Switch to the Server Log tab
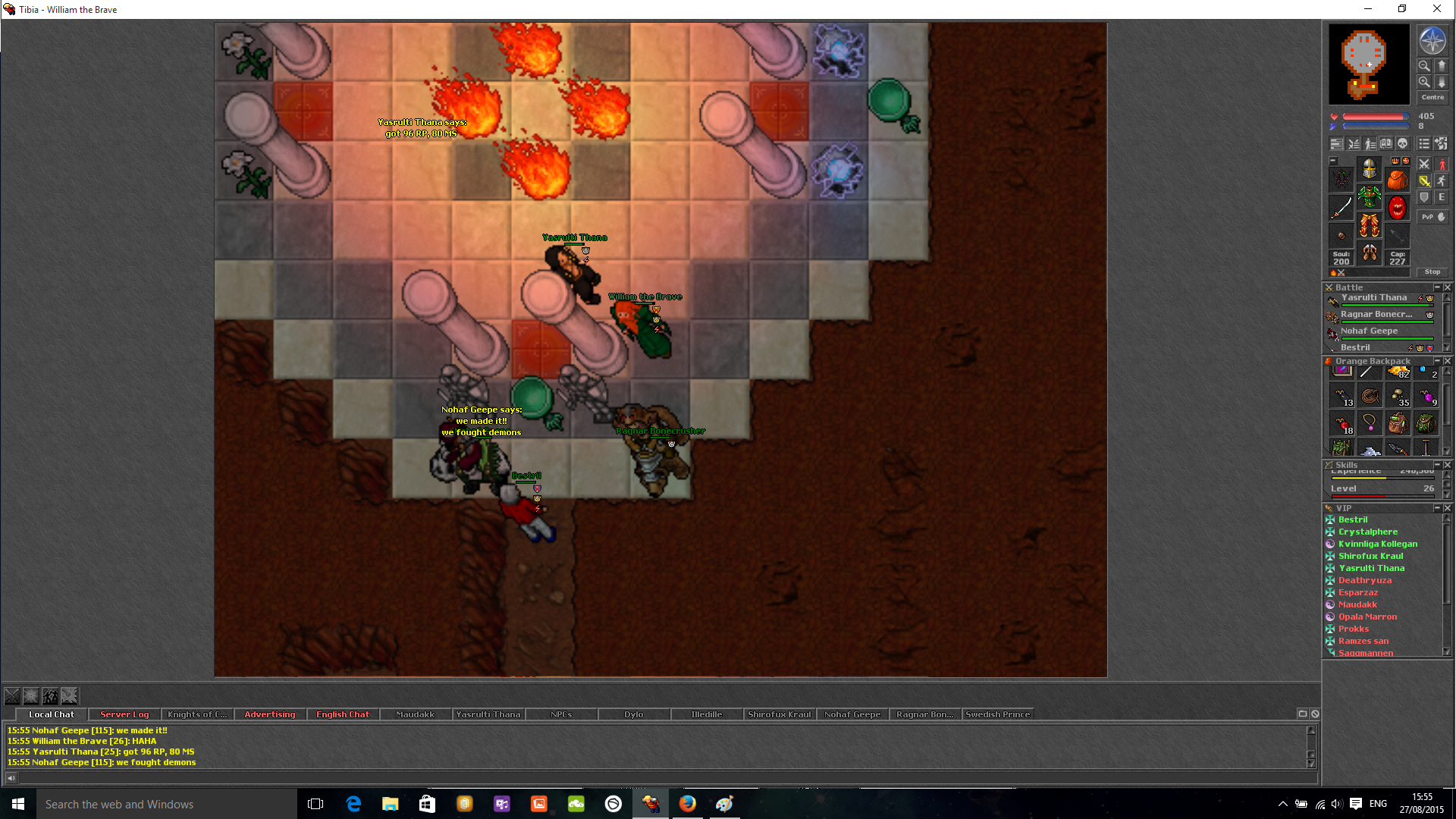Screen dimensions: 1456x819 [x=124, y=714]
